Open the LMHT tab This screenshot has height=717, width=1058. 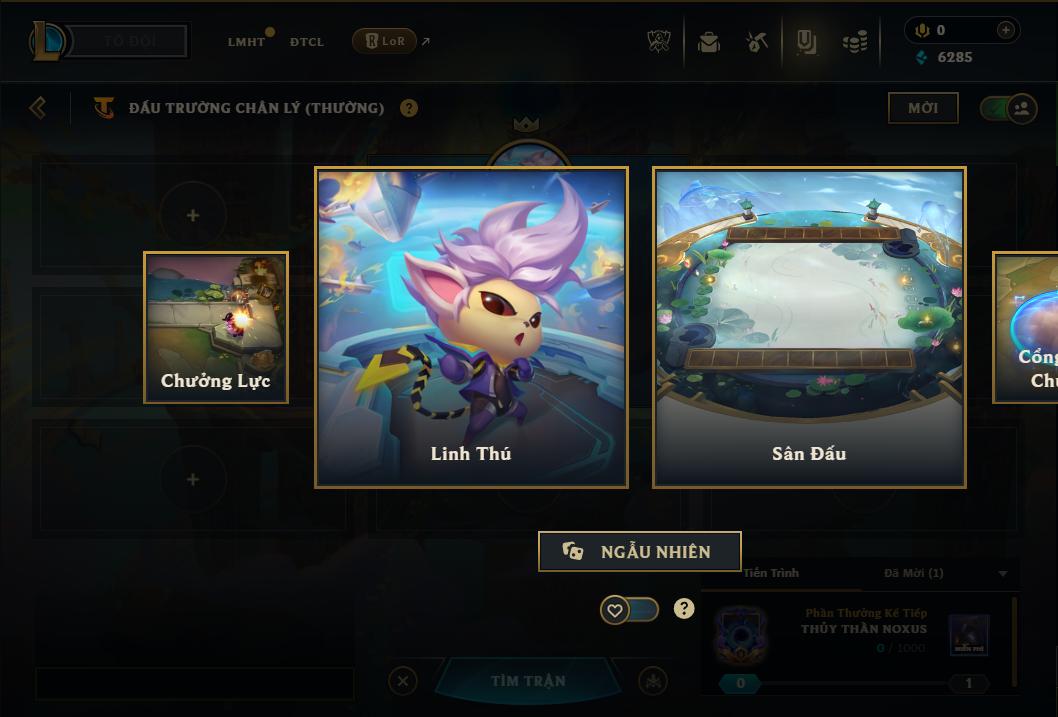(246, 42)
